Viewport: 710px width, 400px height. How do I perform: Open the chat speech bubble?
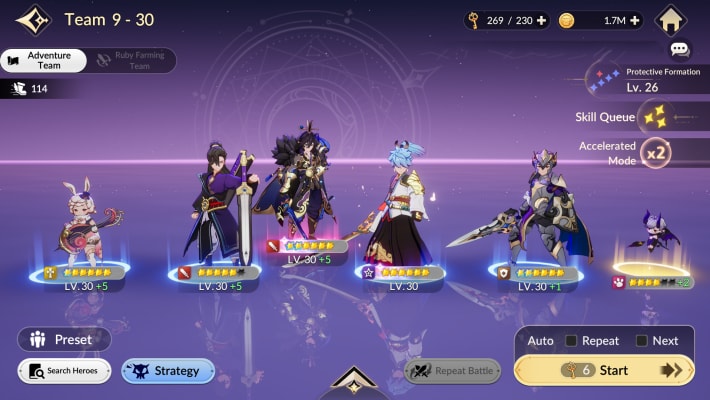pyautogui.click(x=680, y=48)
